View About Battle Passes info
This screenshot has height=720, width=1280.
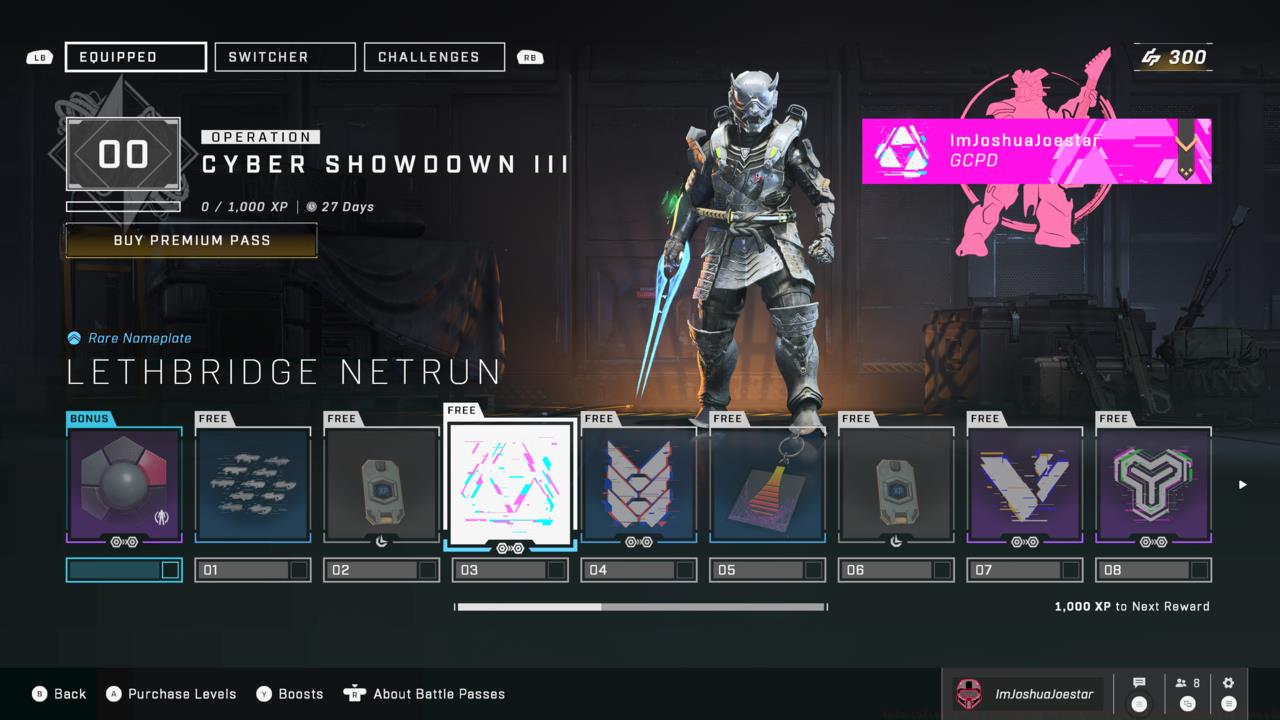coord(425,694)
